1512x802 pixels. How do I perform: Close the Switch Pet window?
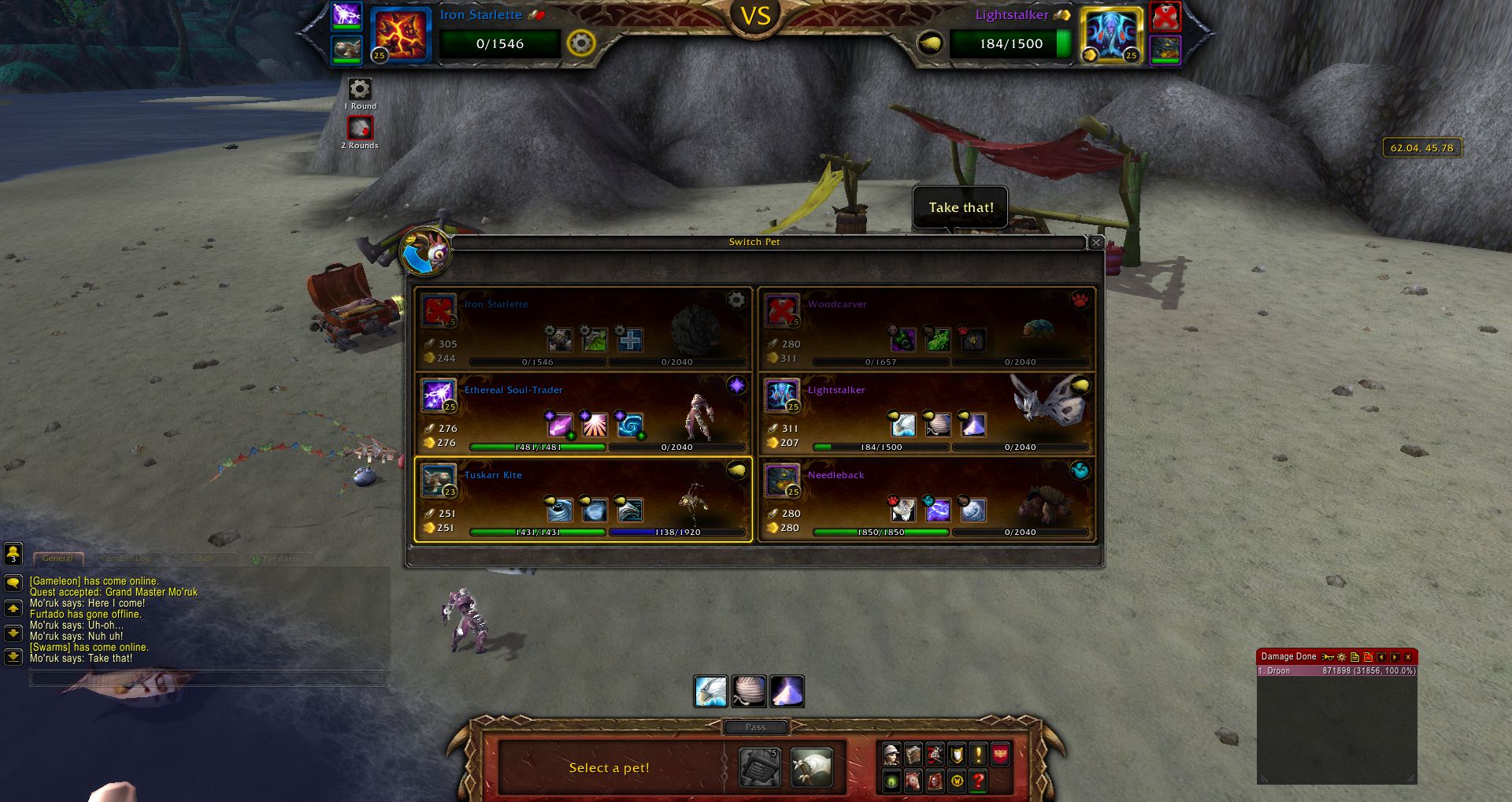point(1095,243)
